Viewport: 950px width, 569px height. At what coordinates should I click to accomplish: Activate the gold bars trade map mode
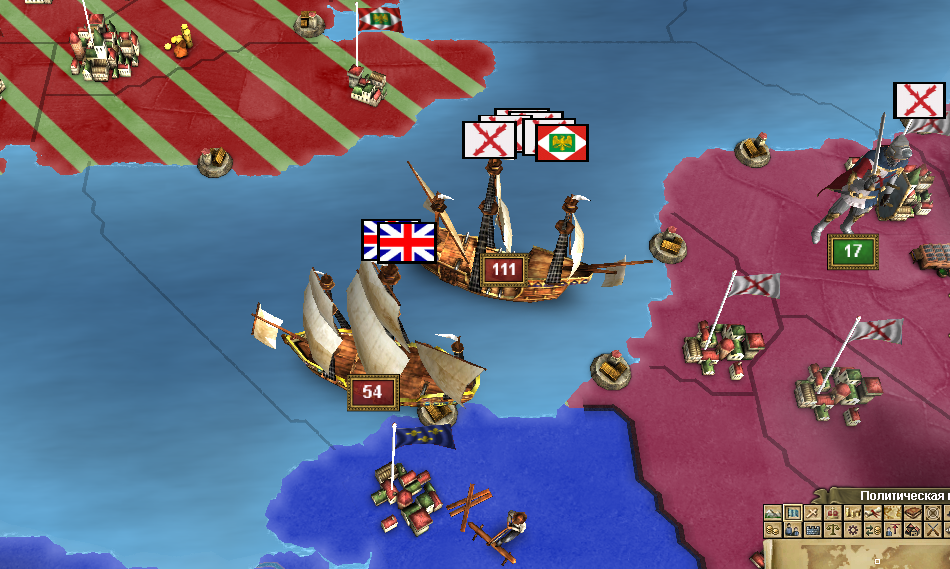[853, 513]
